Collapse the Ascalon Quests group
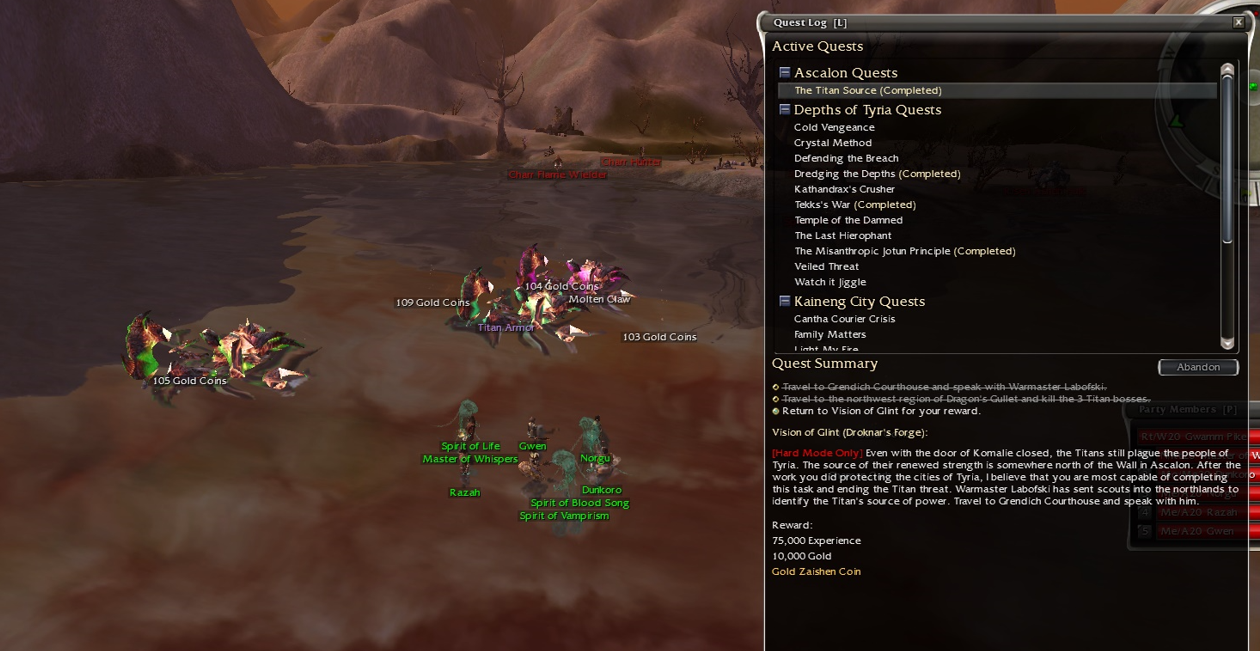Screen dimensions: 1260x651 click(785, 73)
